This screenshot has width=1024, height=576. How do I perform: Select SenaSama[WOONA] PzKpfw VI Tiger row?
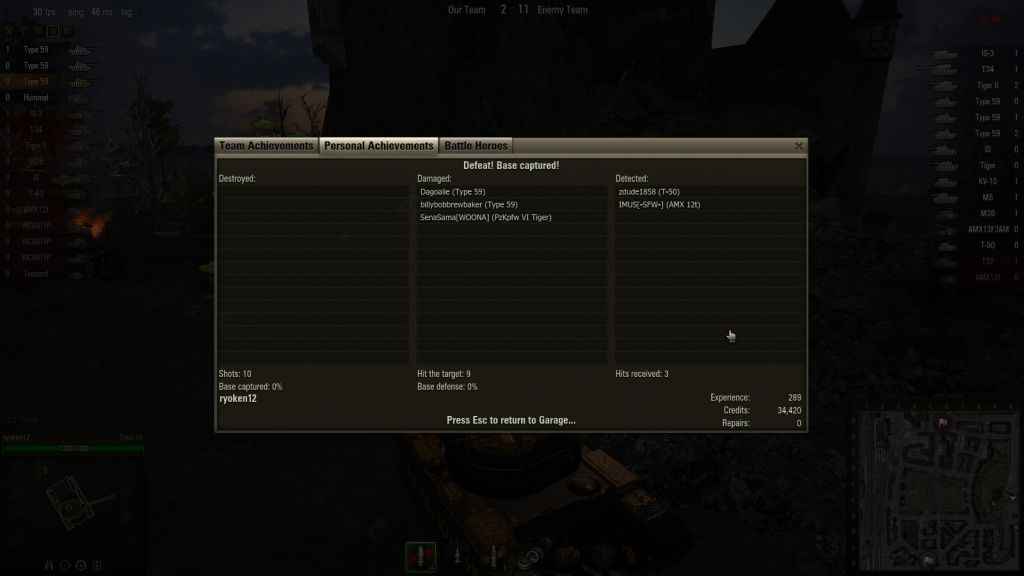[486, 217]
